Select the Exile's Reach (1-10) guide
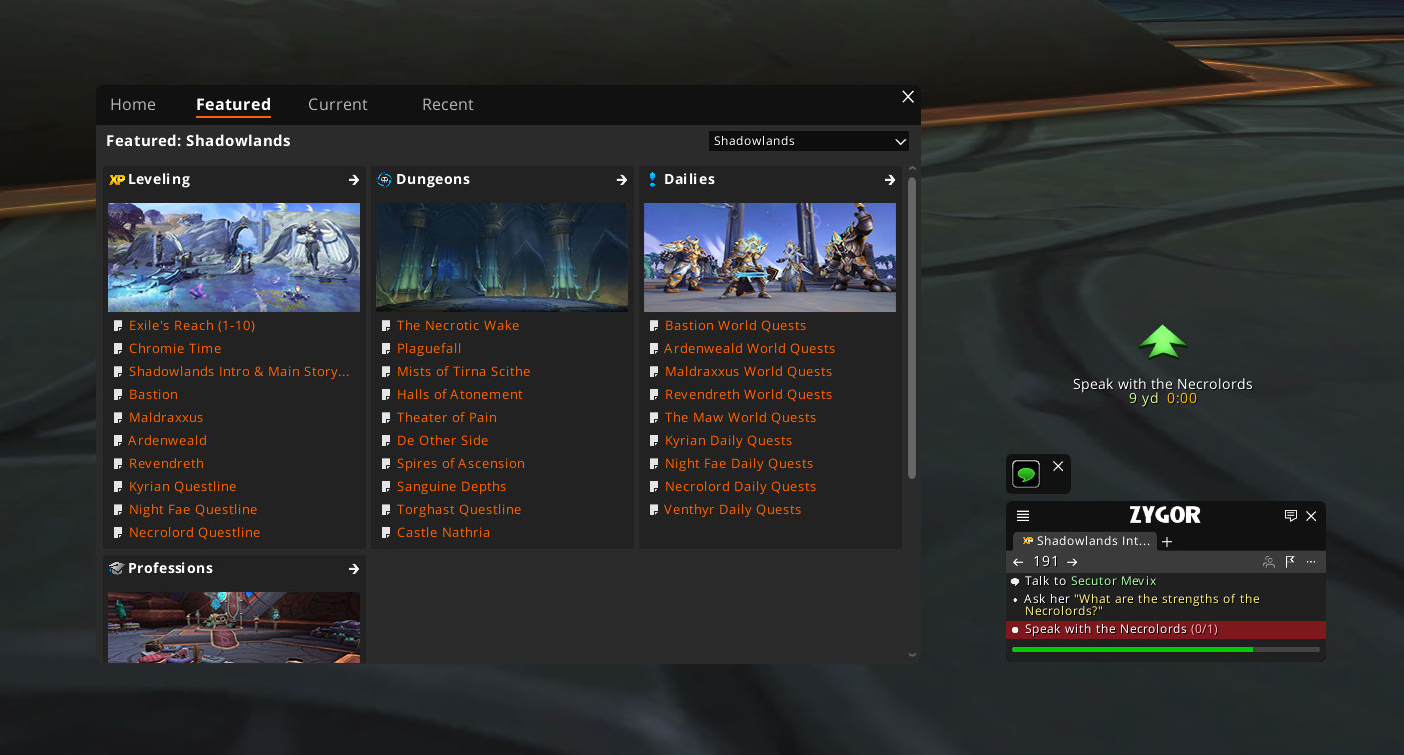Image resolution: width=1404 pixels, height=755 pixels. (x=192, y=326)
